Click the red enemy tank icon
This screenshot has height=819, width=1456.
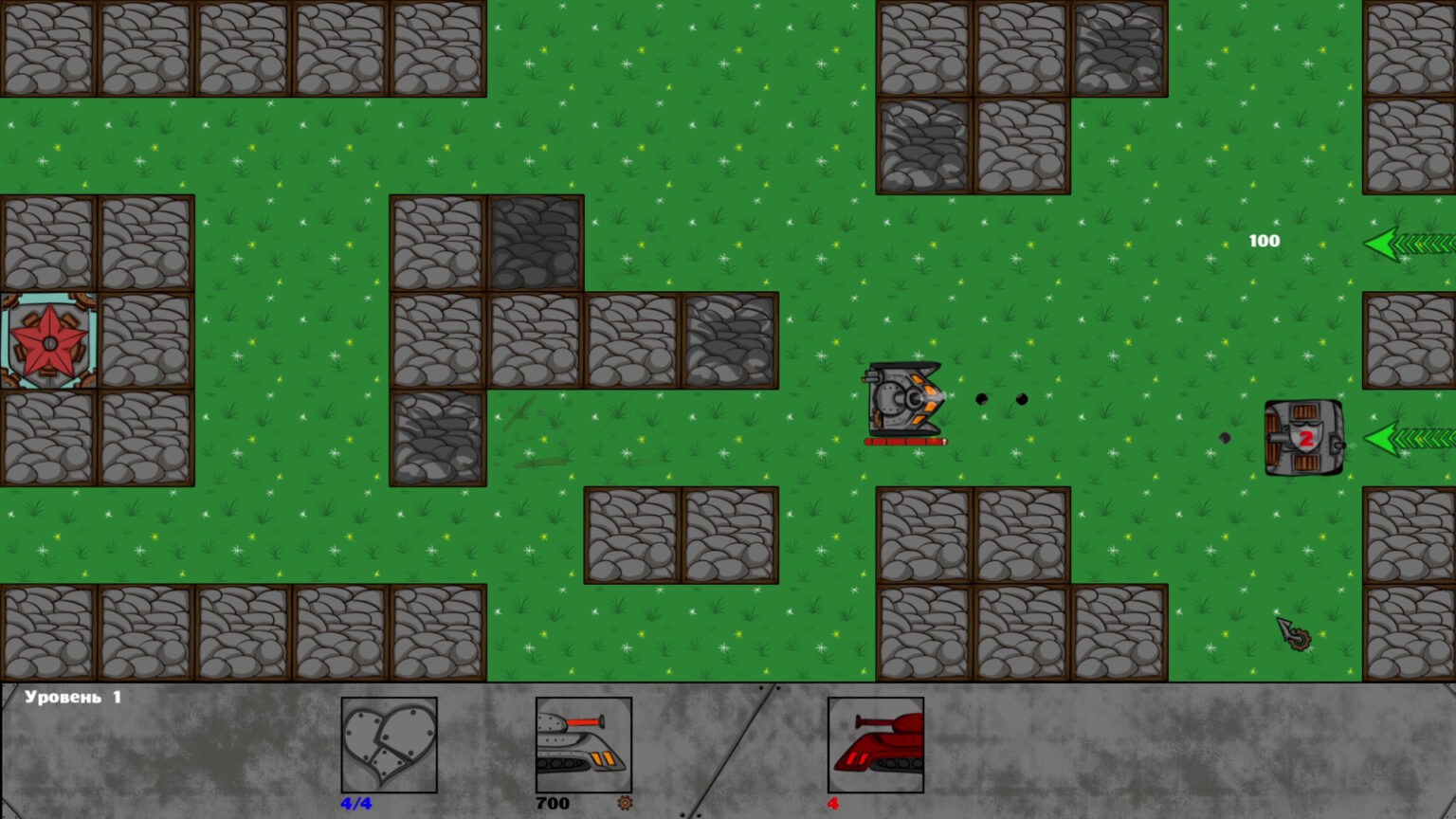875,745
